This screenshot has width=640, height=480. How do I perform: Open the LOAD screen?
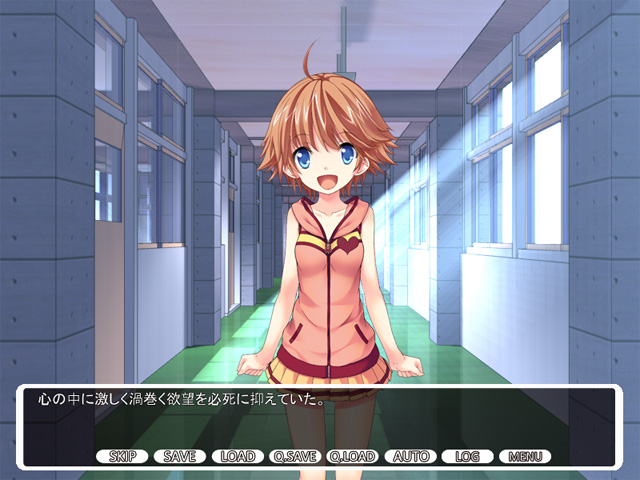pos(238,456)
